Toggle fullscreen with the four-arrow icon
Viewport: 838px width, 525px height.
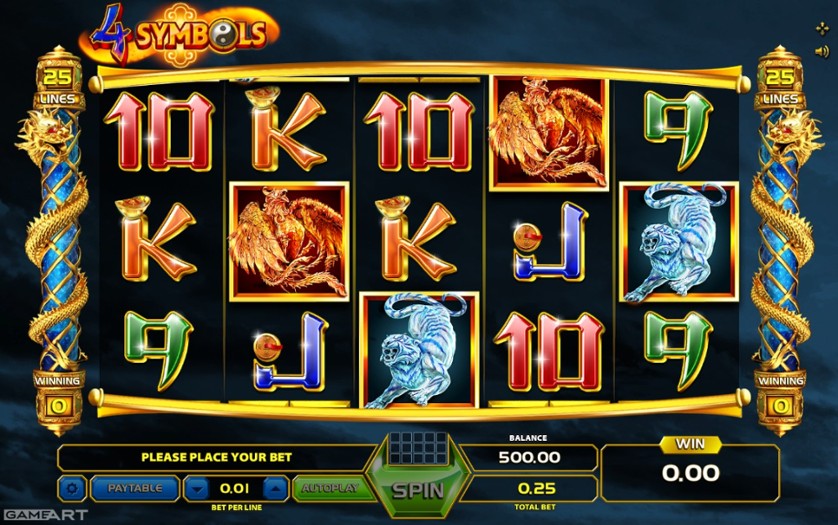click(x=822, y=28)
